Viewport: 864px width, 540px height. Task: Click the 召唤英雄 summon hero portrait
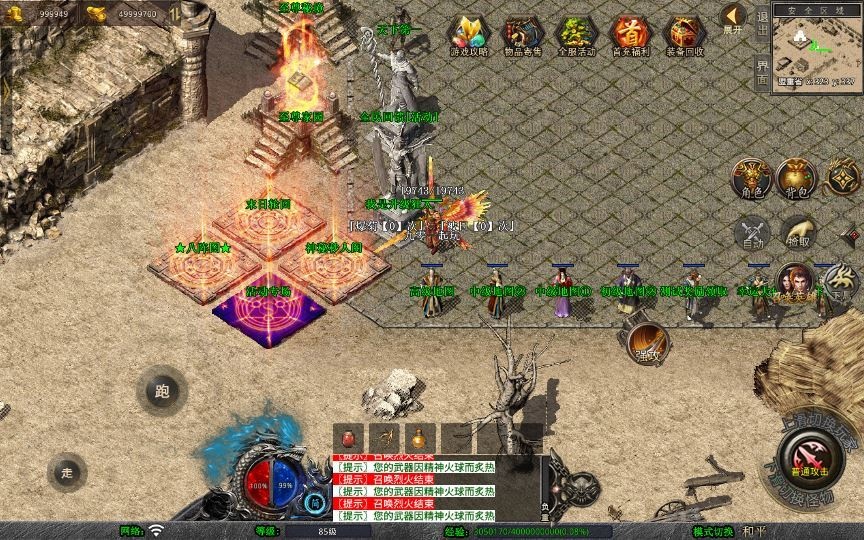(796, 283)
